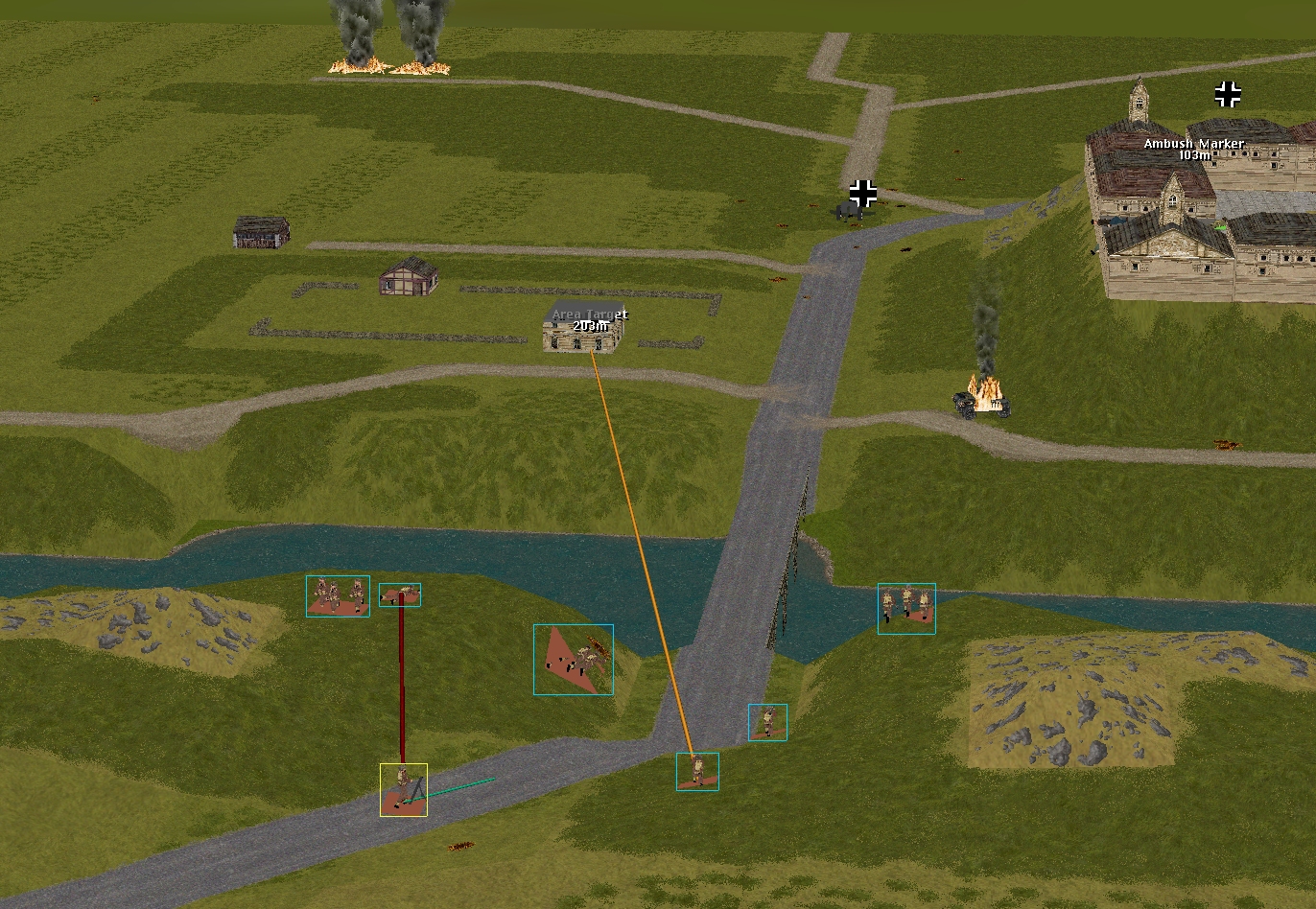Screen dimensions: 1316x909
Task: Select the prone team on the large red base
Action: (574, 660)
